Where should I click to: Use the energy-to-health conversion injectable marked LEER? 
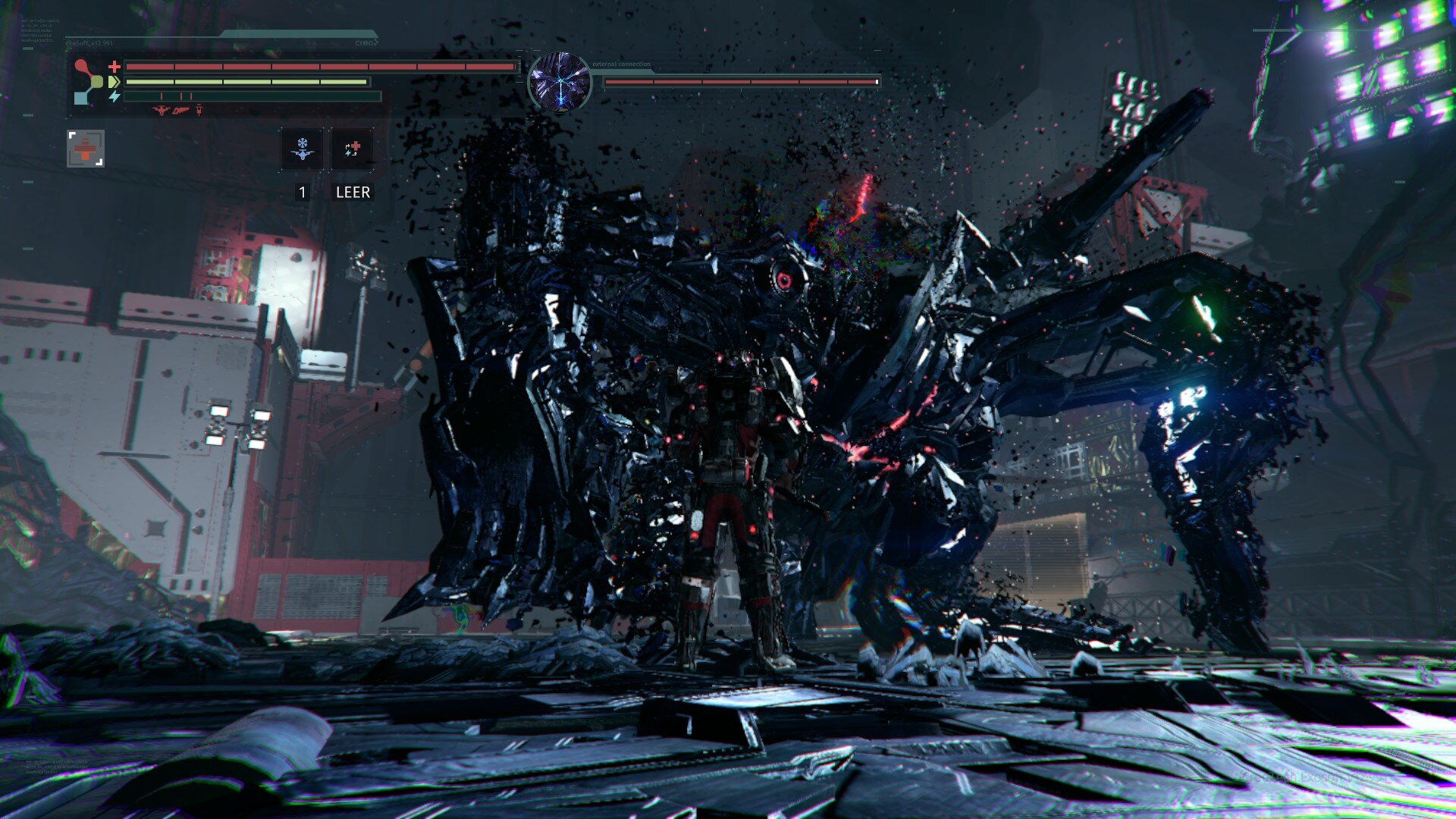pyautogui.click(x=352, y=149)
